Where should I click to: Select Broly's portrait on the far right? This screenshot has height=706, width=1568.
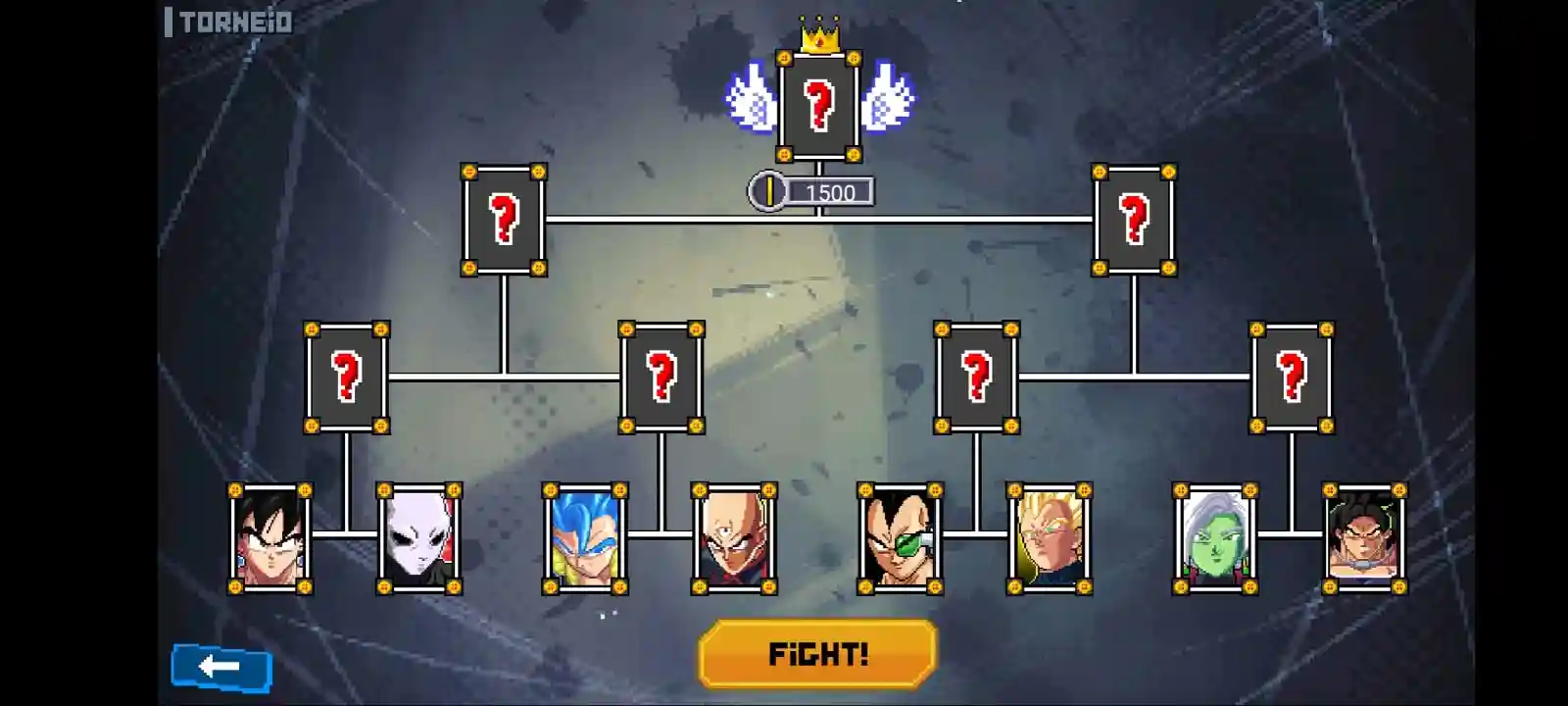point(1365,538)
